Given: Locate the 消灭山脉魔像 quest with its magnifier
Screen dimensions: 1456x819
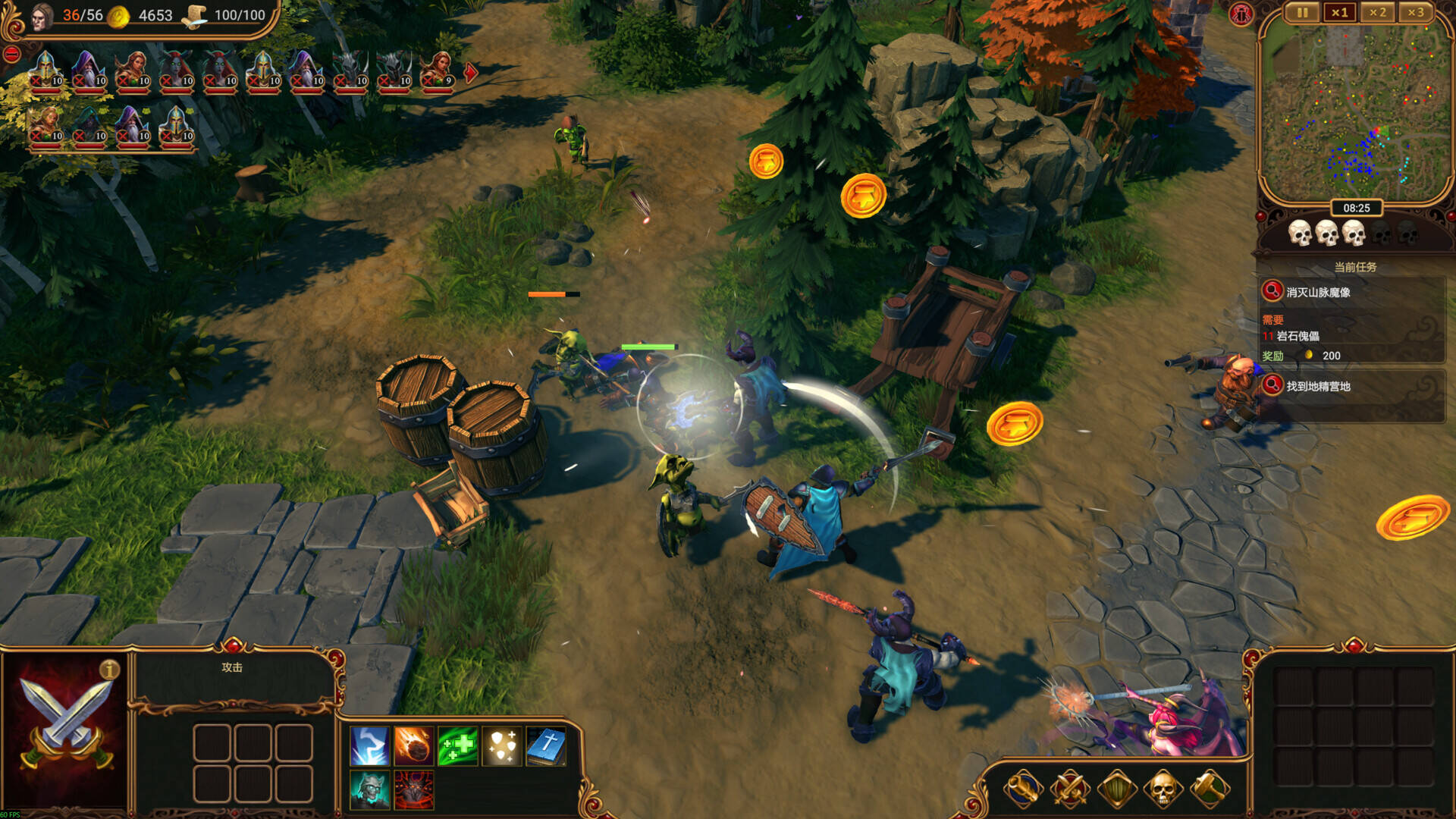Looking at the screenshot, I should 1272,291.
